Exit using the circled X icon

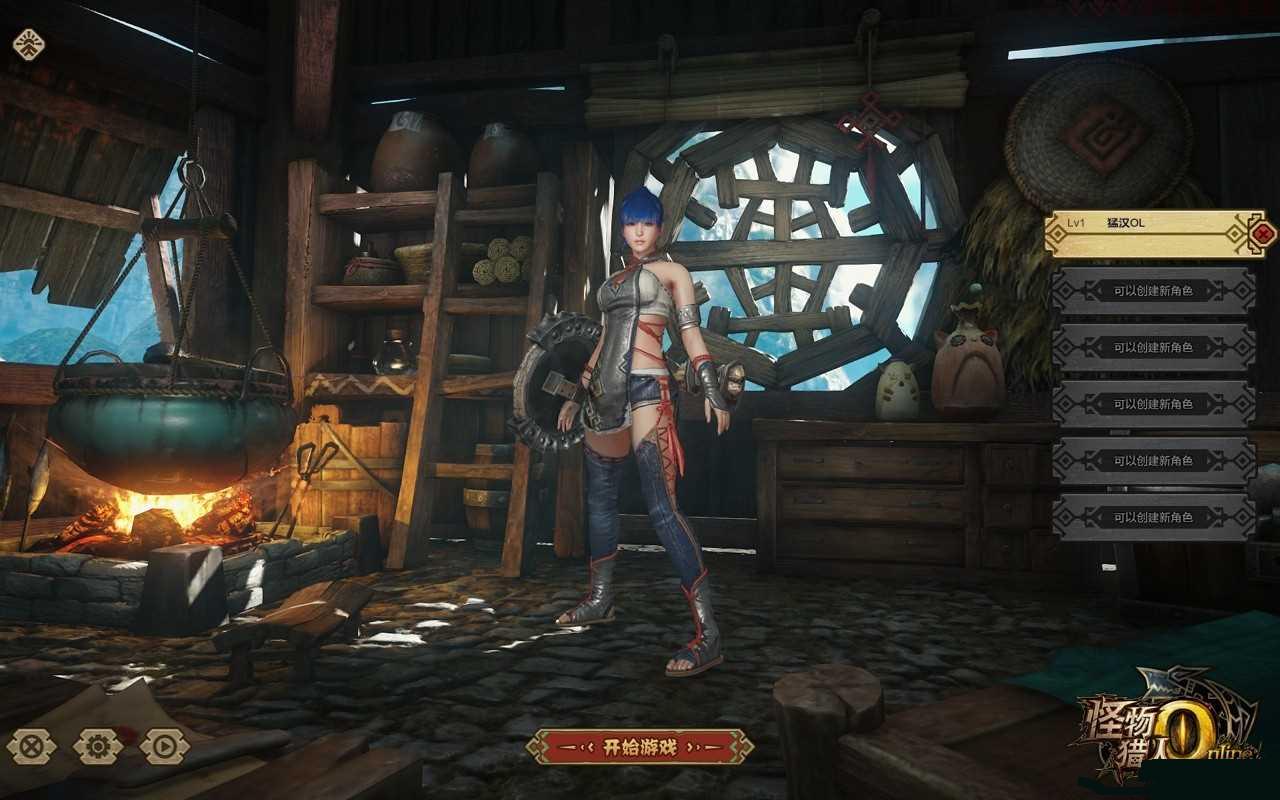32,746
